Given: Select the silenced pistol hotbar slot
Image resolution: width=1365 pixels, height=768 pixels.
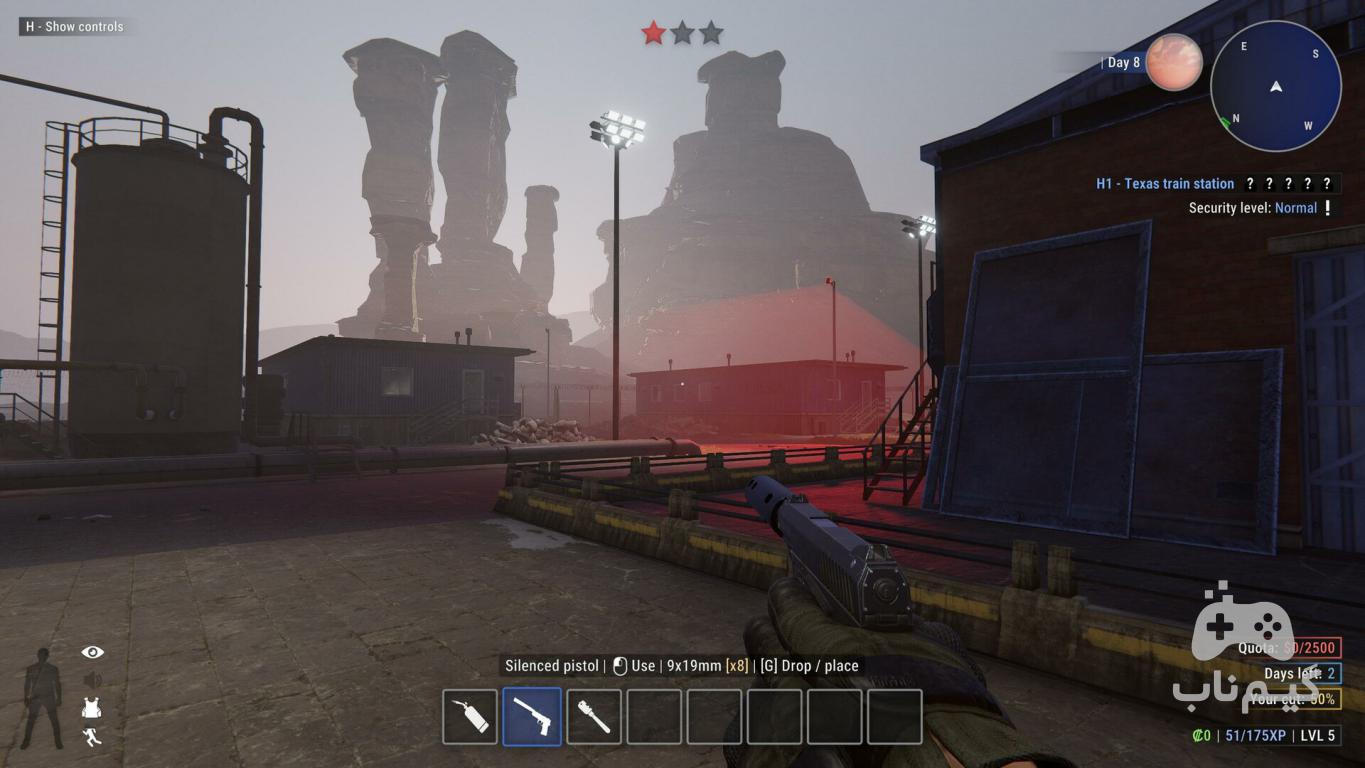Looking at the screenshot, I should (x=531, y=717).
